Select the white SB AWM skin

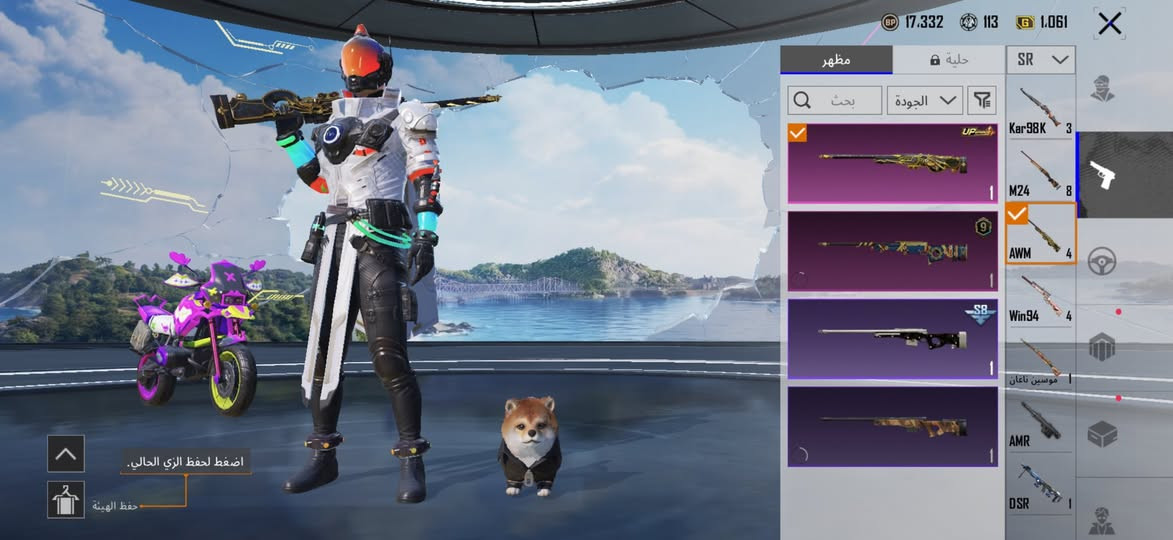[893, 339]
